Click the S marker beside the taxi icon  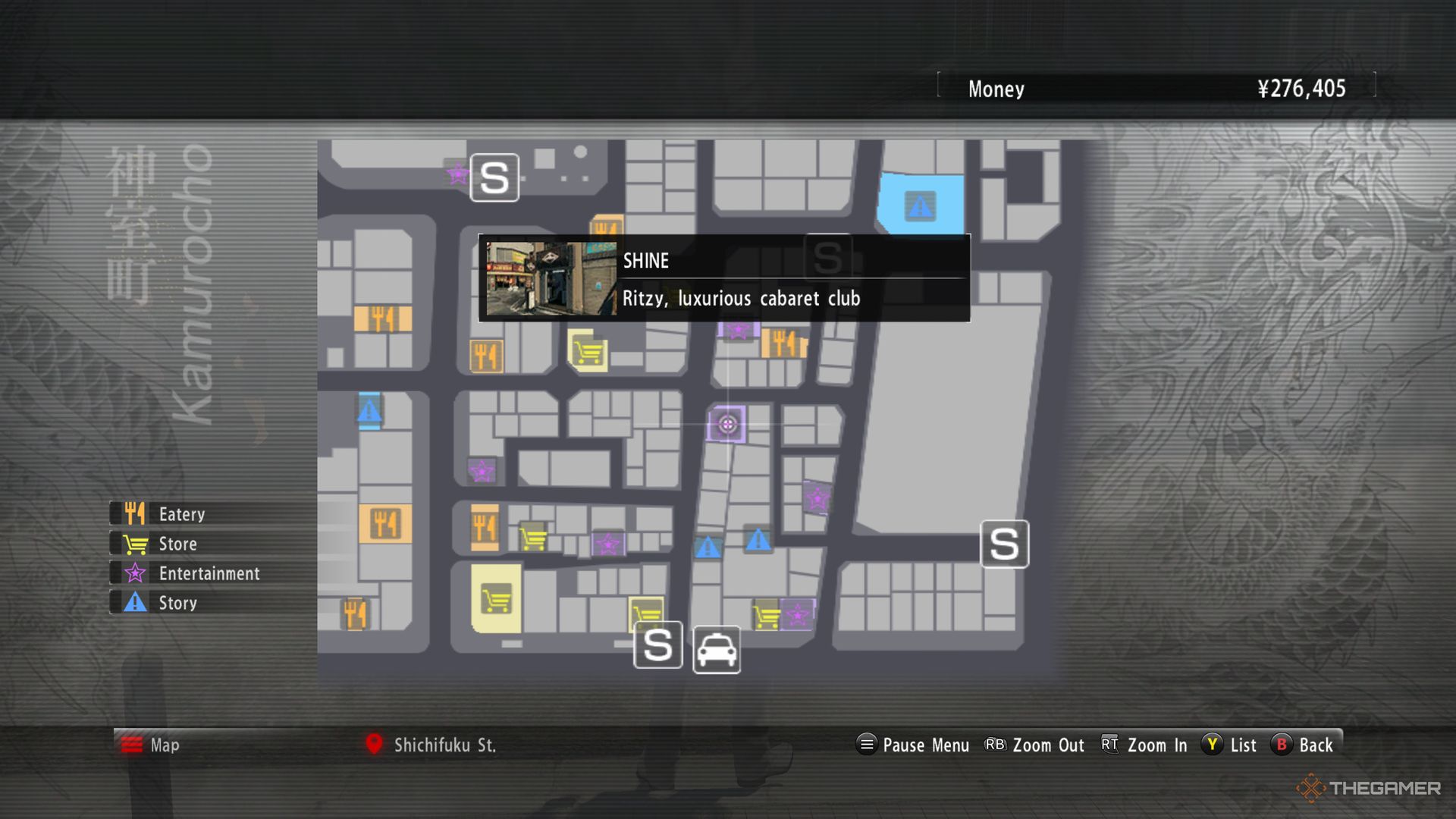pos(657,645)
